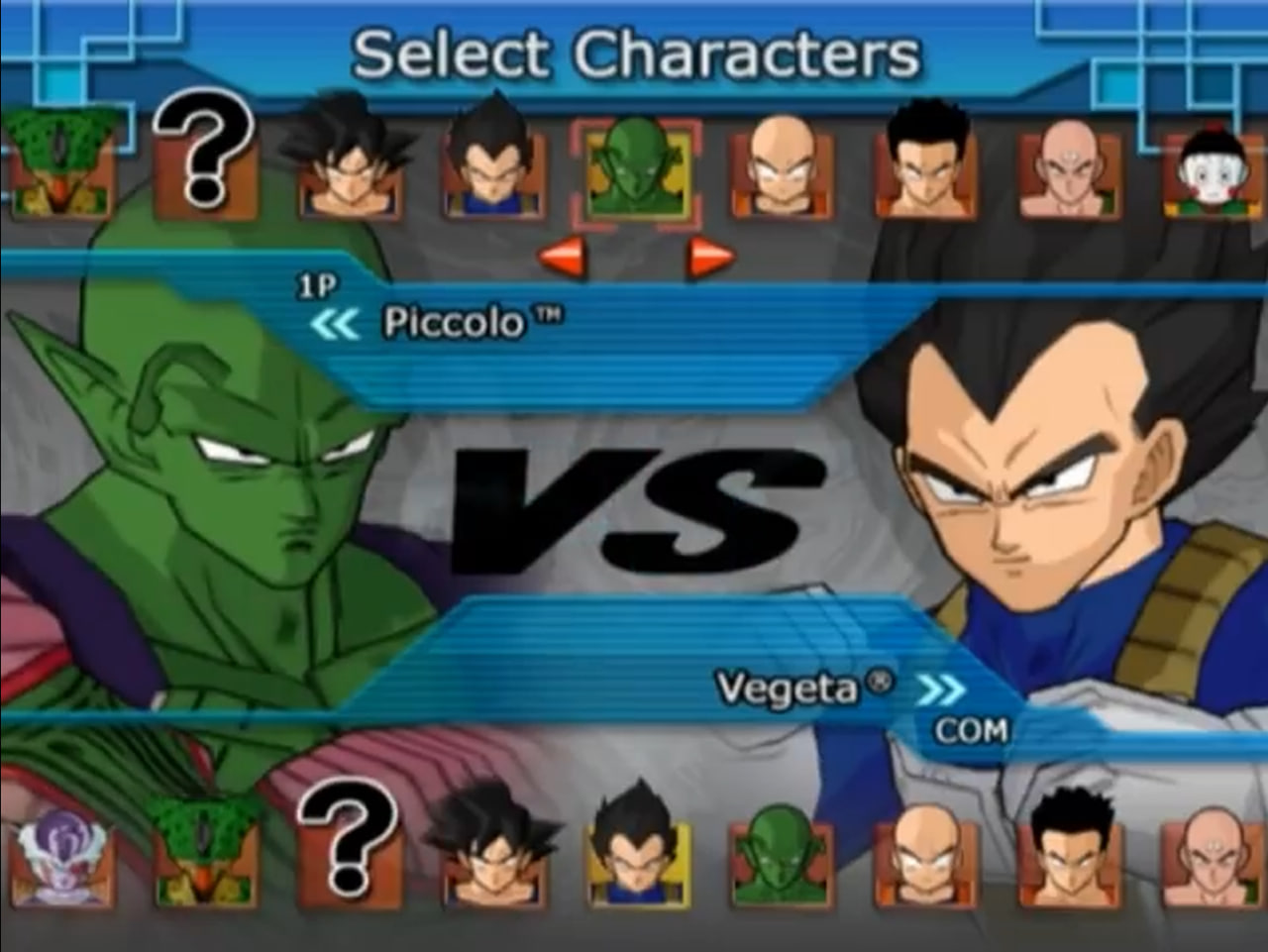
Task: Pick Piccolo in the COM roster
Action: point(782,854)
